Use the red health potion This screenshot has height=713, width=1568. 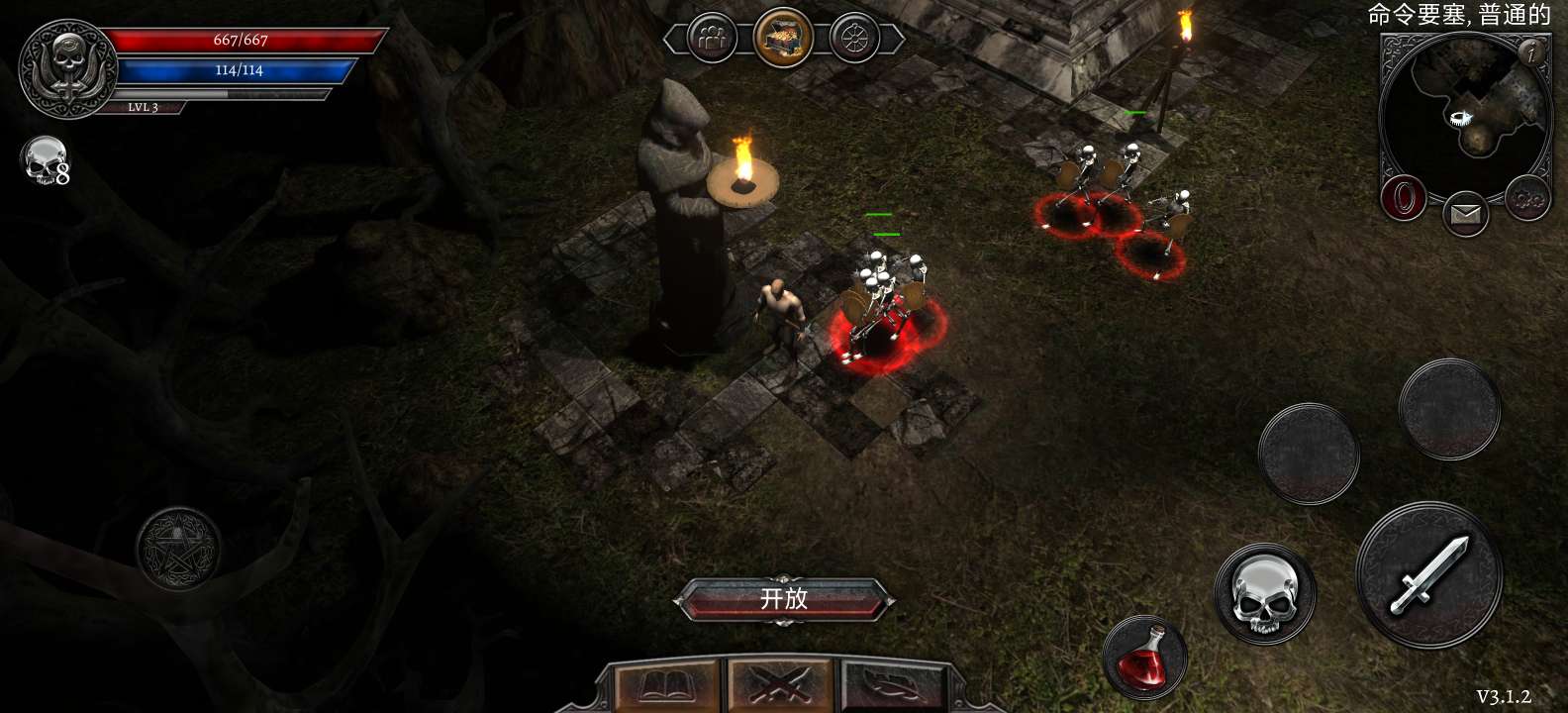point(1144,657)
